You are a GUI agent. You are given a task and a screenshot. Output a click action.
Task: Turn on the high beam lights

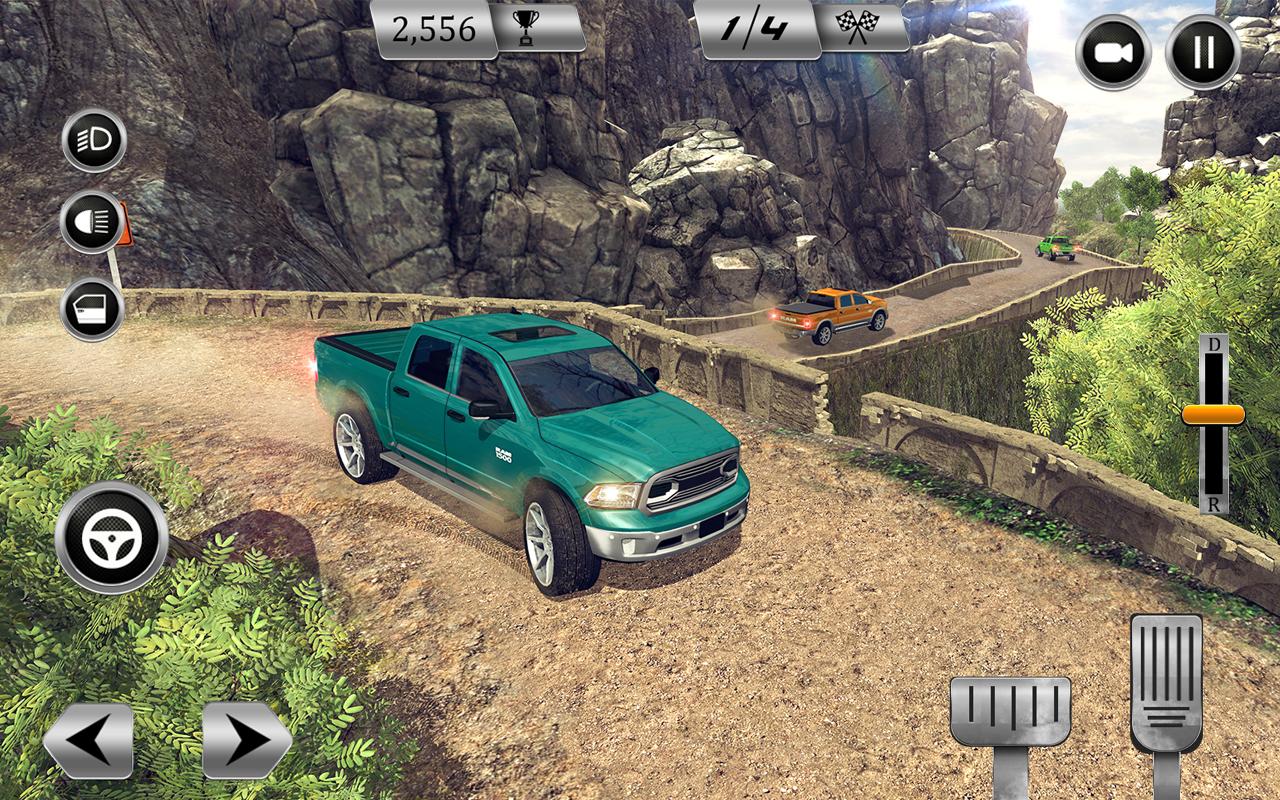[93, 222]
